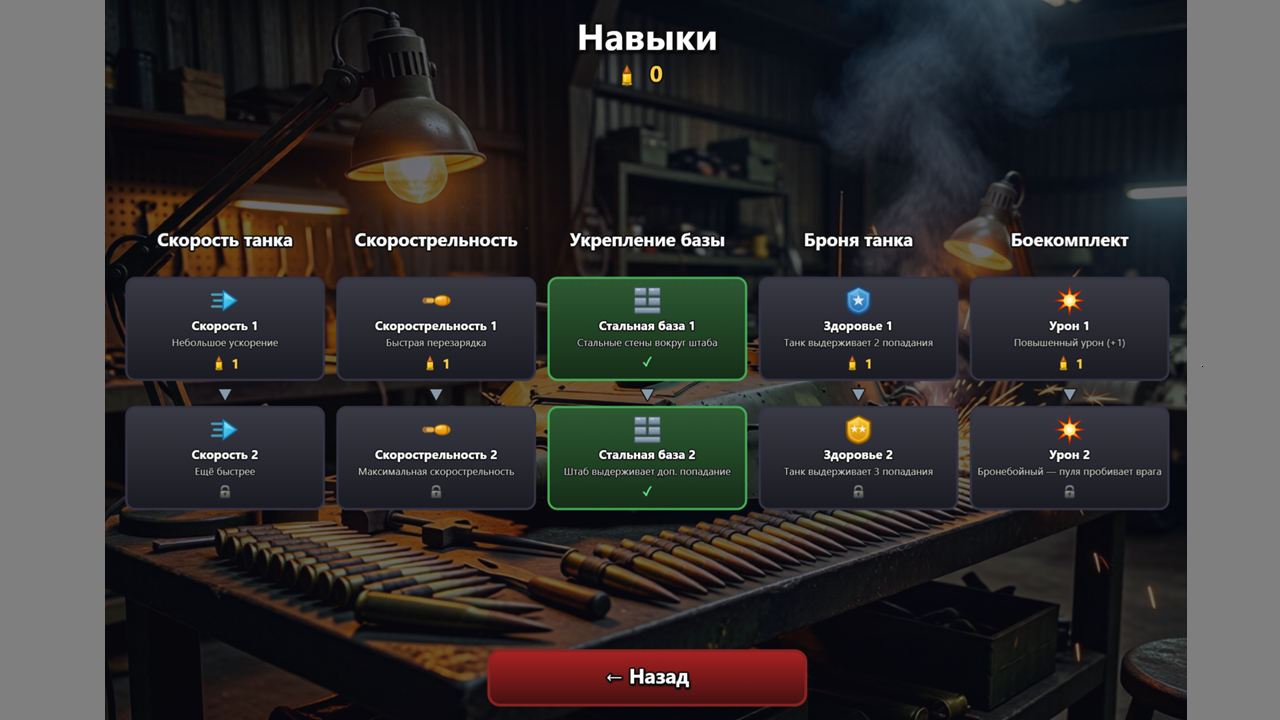Image resolution: width=1280 pixels, height=720 pixels.
Task: Select the Боекомплект column header
Action: click(x=1069, y=240)
